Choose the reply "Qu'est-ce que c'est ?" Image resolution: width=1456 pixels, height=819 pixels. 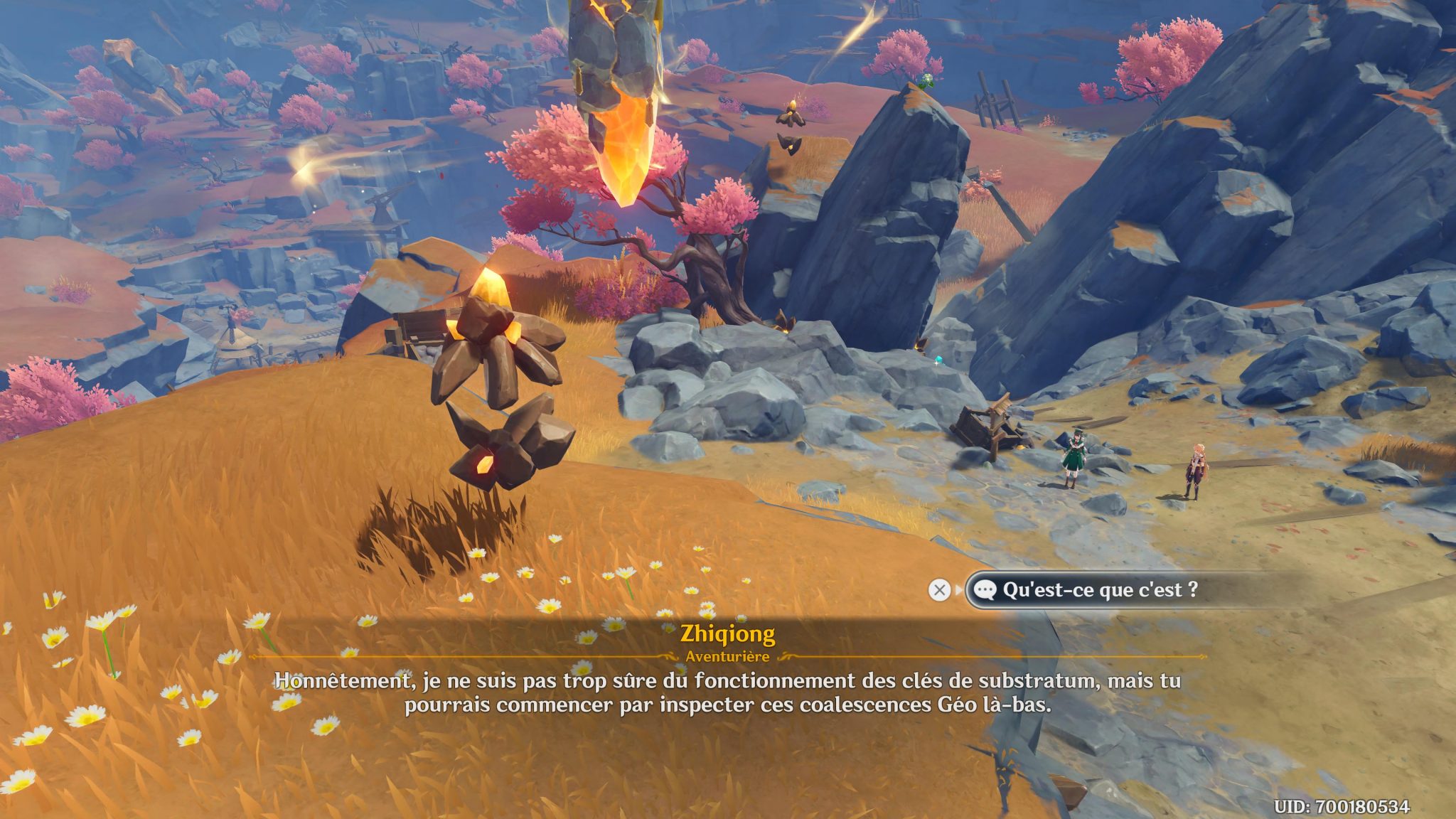tap(1099, 590)
